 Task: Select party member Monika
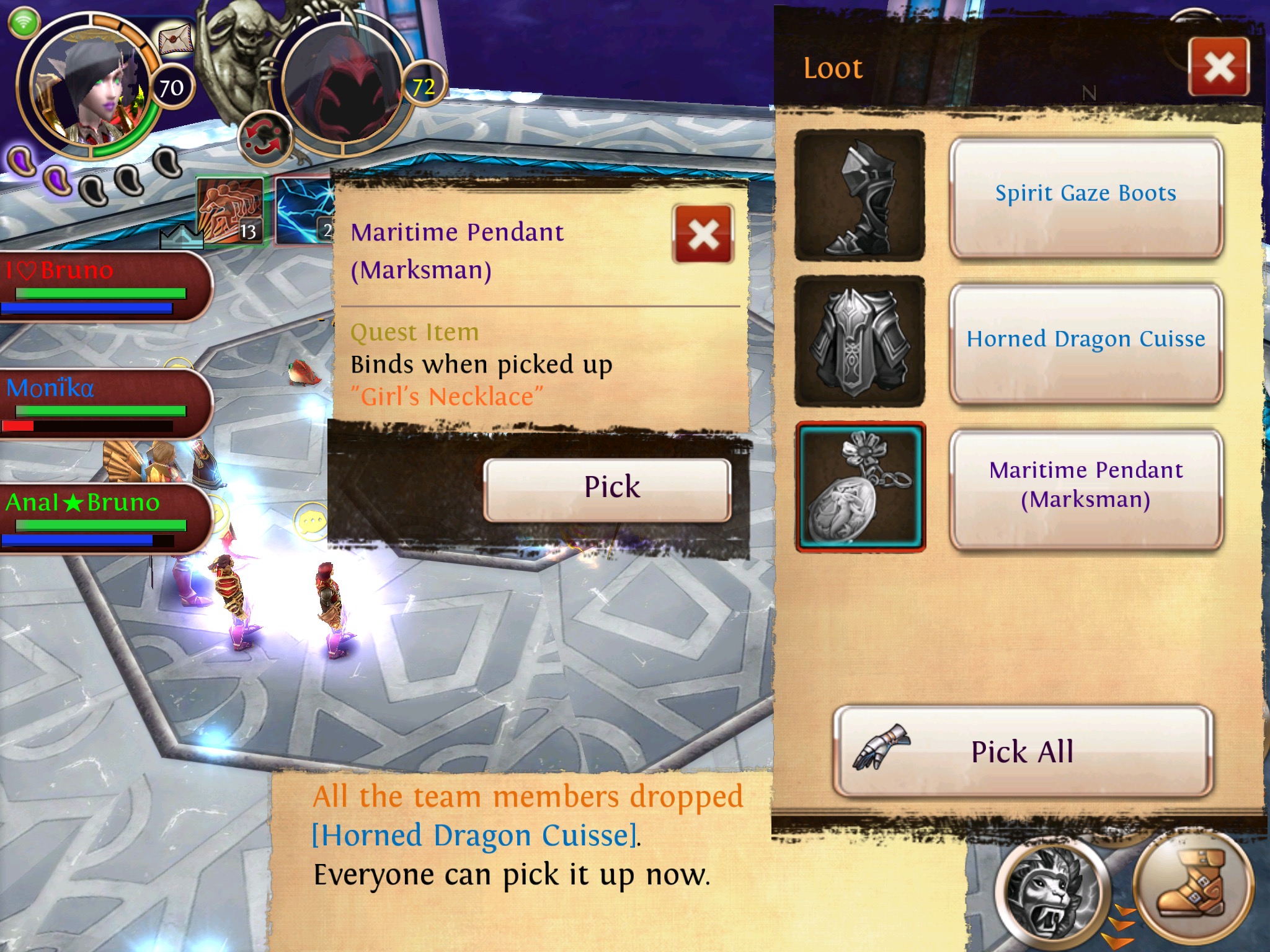(102, 403)
